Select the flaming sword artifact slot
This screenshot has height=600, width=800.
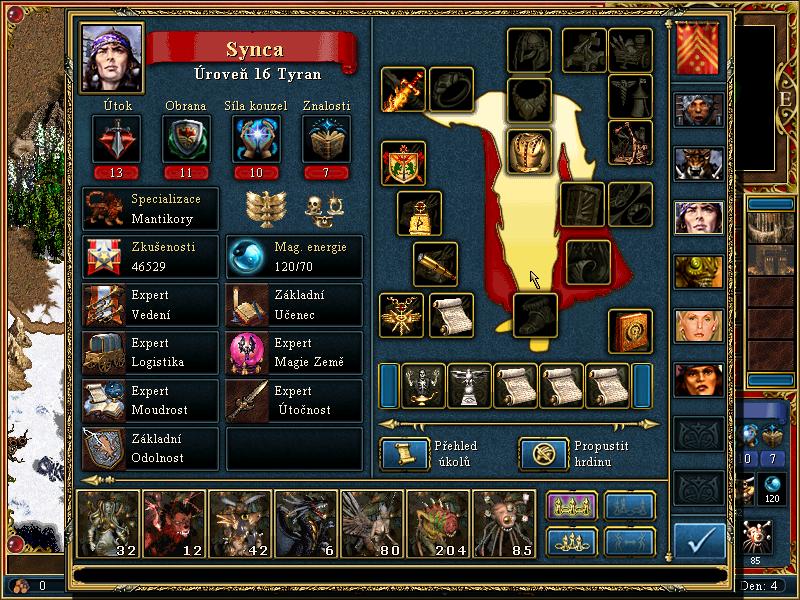(403, 90)
